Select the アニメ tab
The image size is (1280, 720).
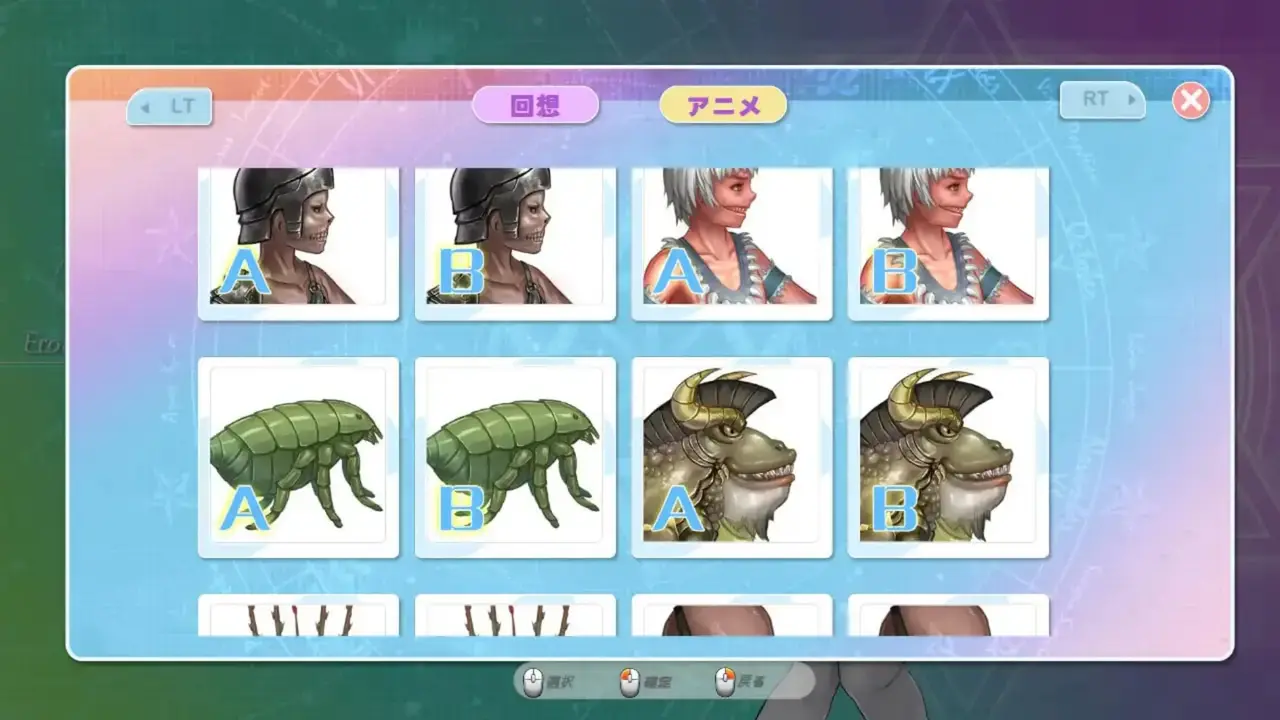(x=723, y=105)
